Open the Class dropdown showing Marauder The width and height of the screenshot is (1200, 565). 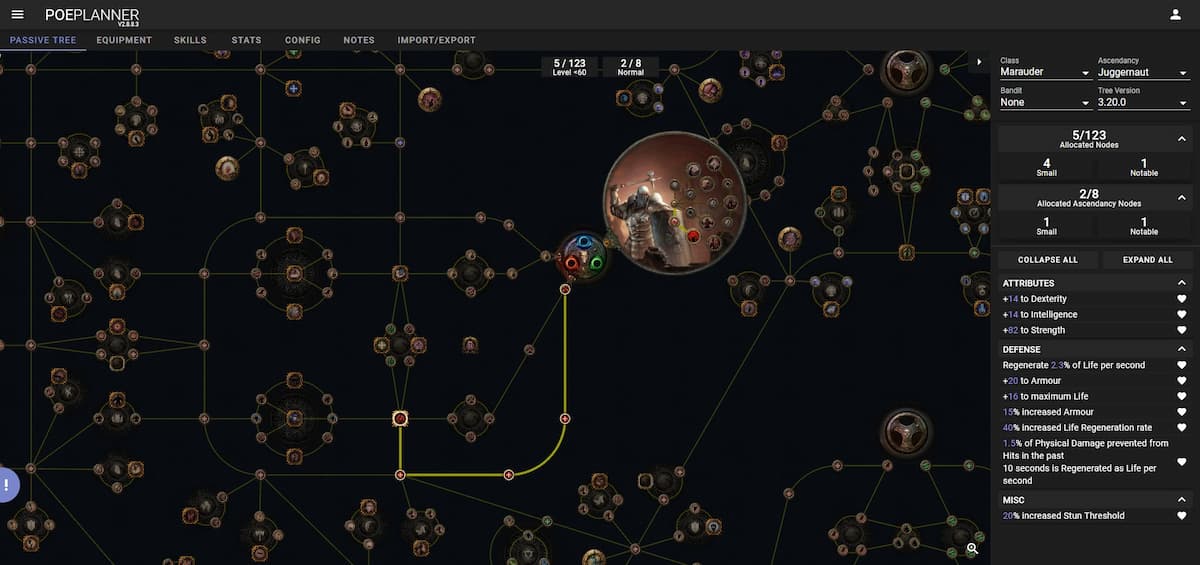[1044, 73]
